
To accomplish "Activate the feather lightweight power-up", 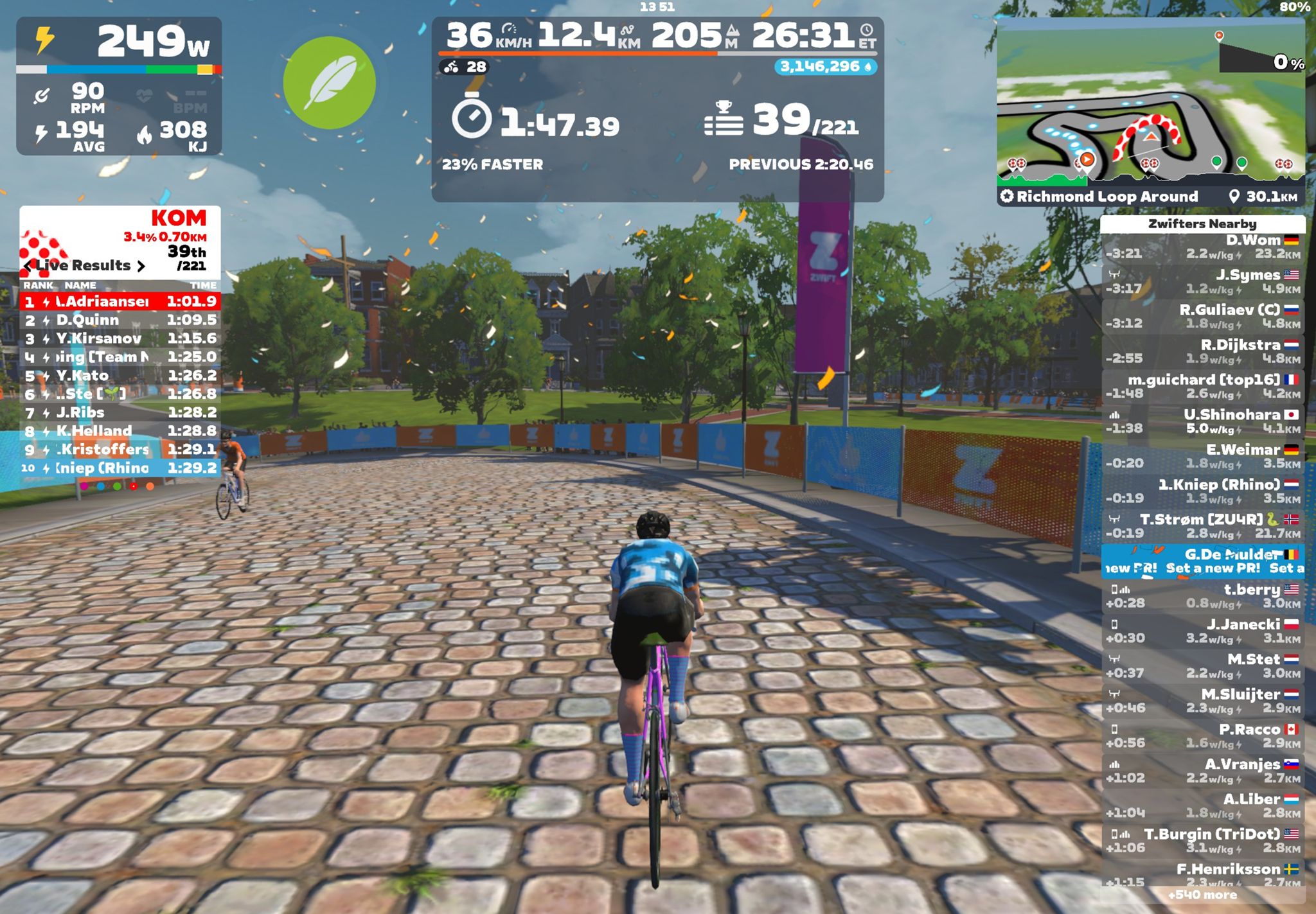I will 329,83.
